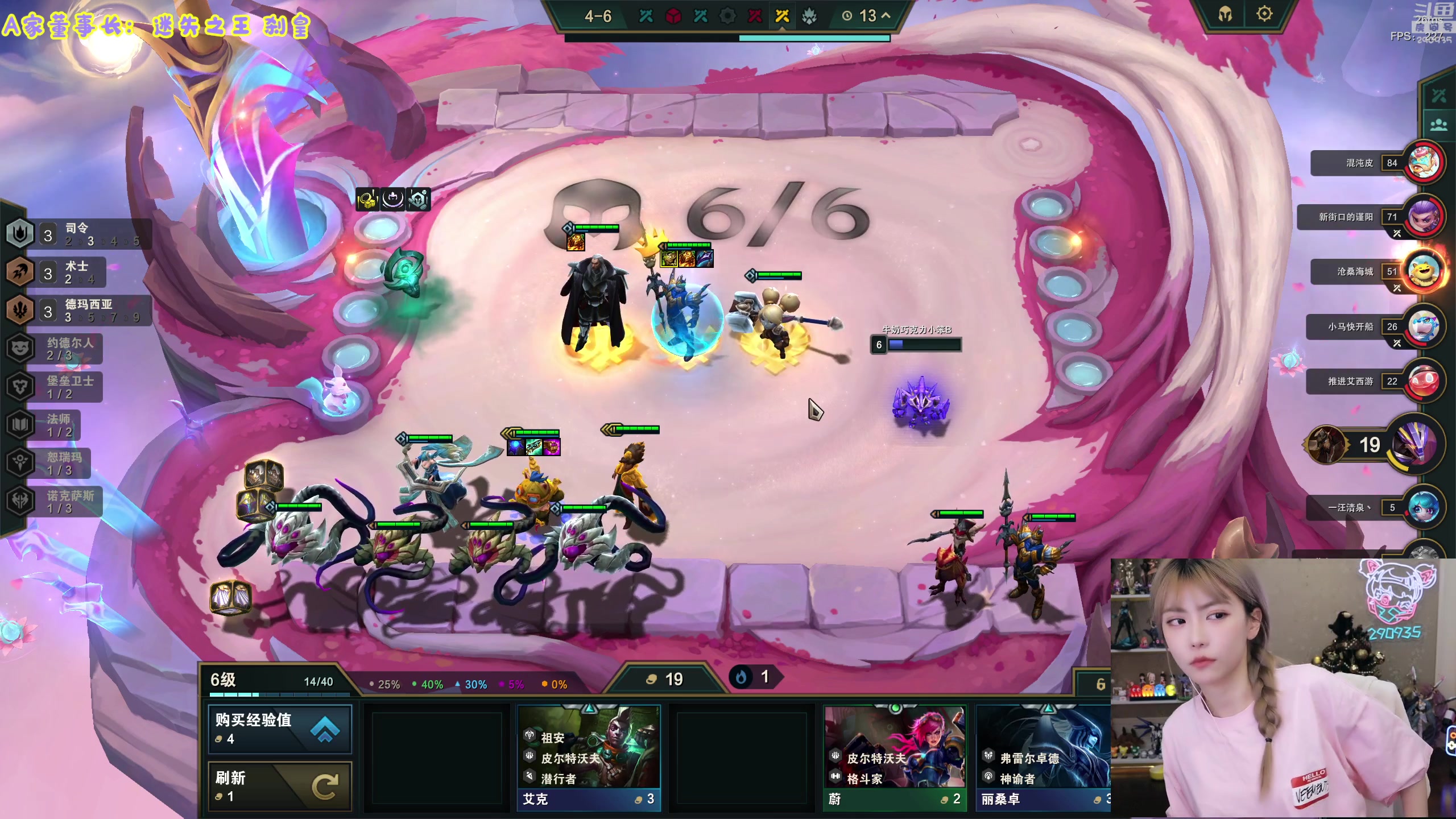Expand the stage round tracker arrow

(886, 16)
